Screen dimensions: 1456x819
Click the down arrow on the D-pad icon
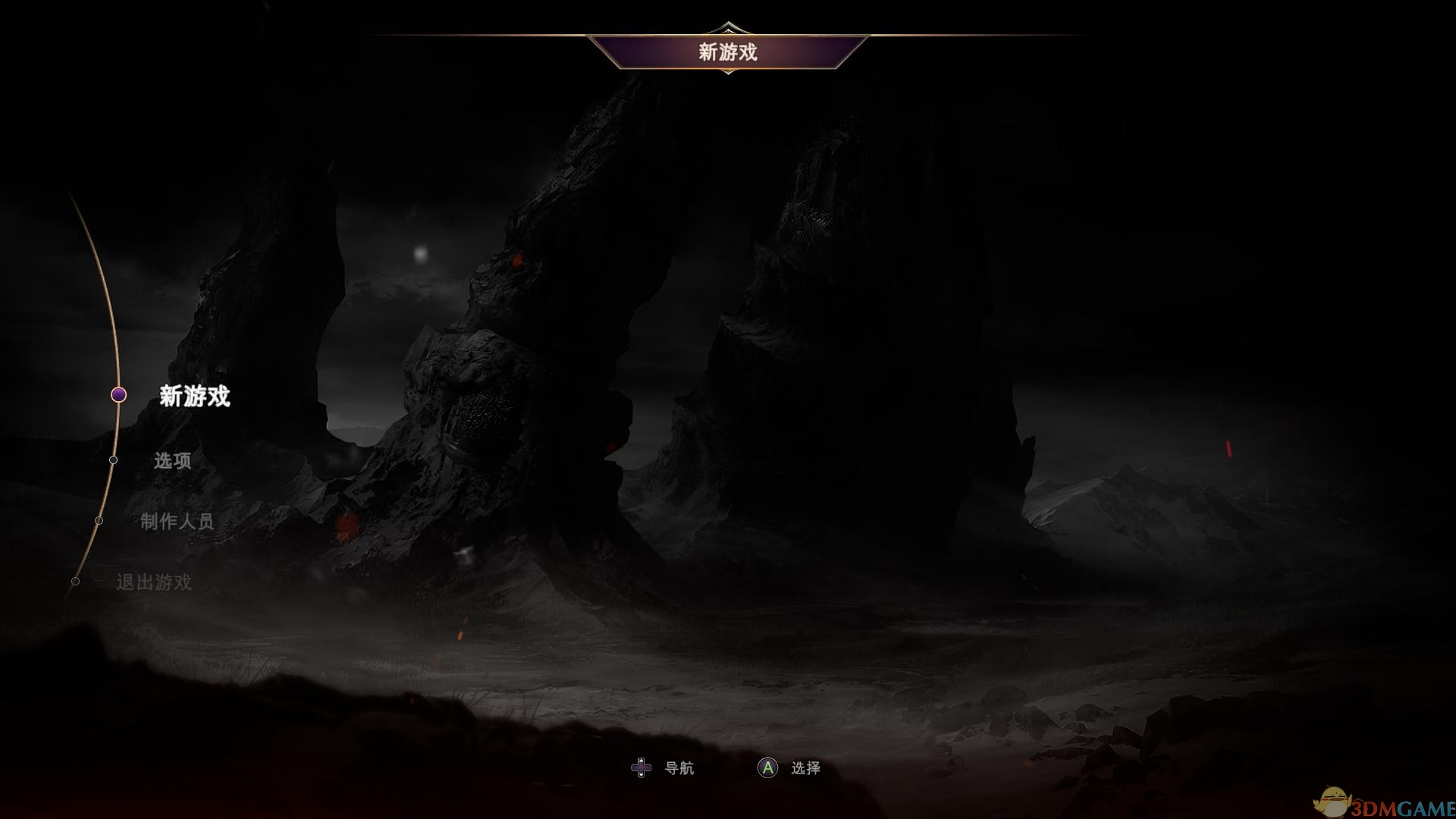point(641,774)
